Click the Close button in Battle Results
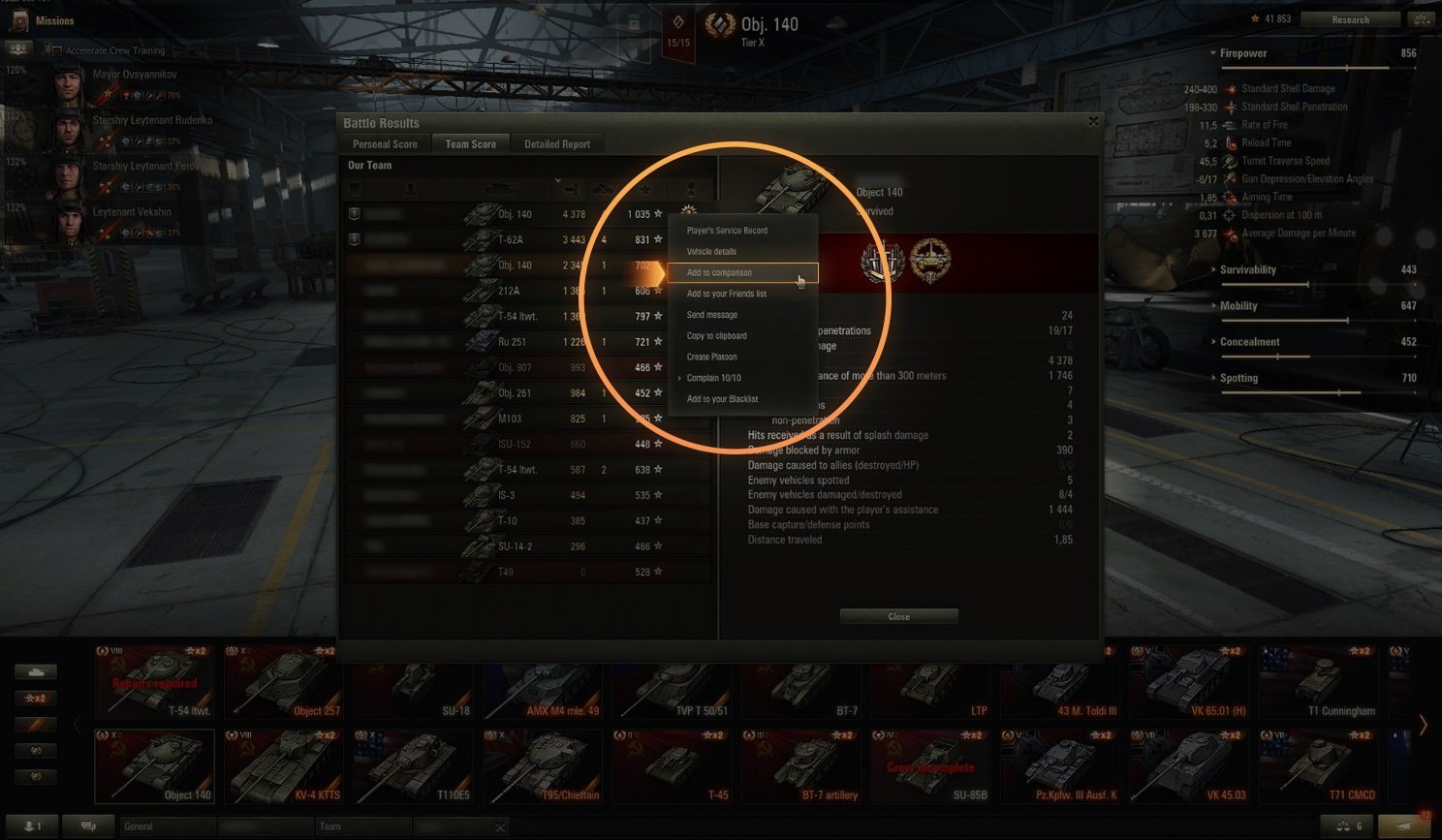The height and width of the screenshot is (840, 1442). (898, 616)
